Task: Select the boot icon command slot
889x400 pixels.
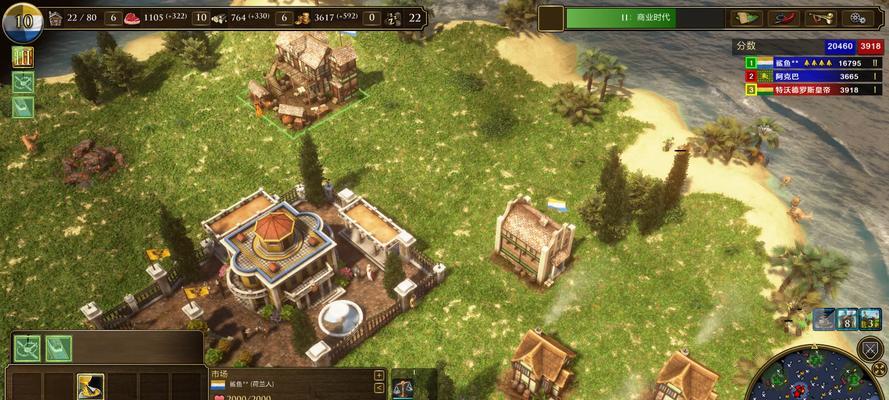Action: pos(90,386)
